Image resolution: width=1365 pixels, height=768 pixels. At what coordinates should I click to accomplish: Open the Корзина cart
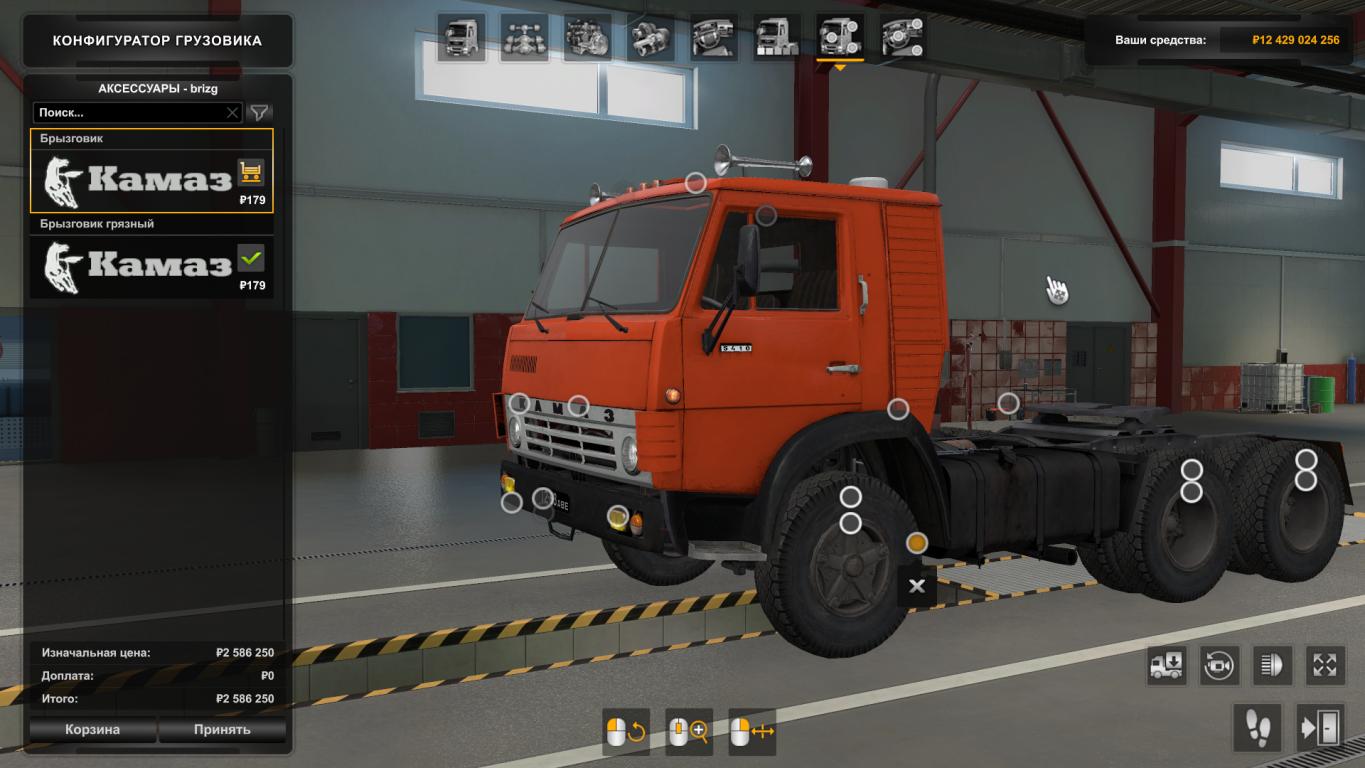[93, 729]
